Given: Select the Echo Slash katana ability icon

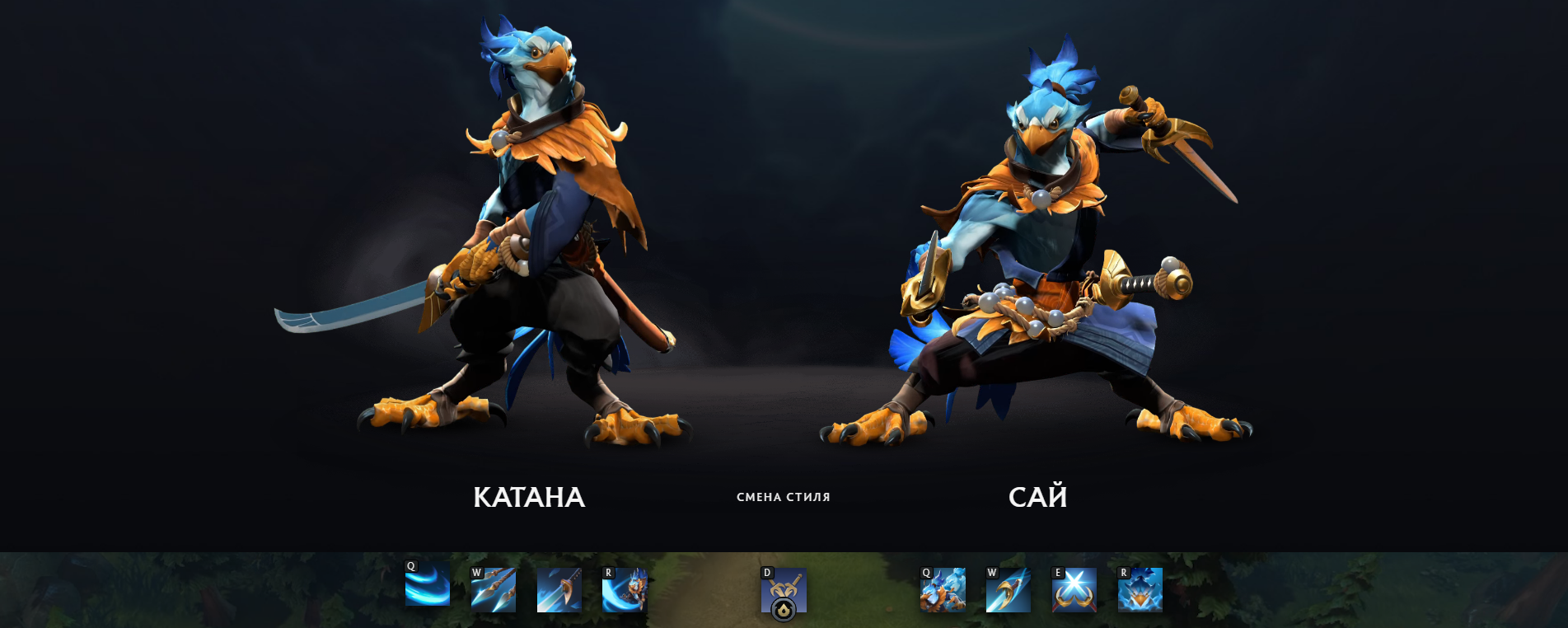Looking at the screenshot, I should click(x=428, y=588).
